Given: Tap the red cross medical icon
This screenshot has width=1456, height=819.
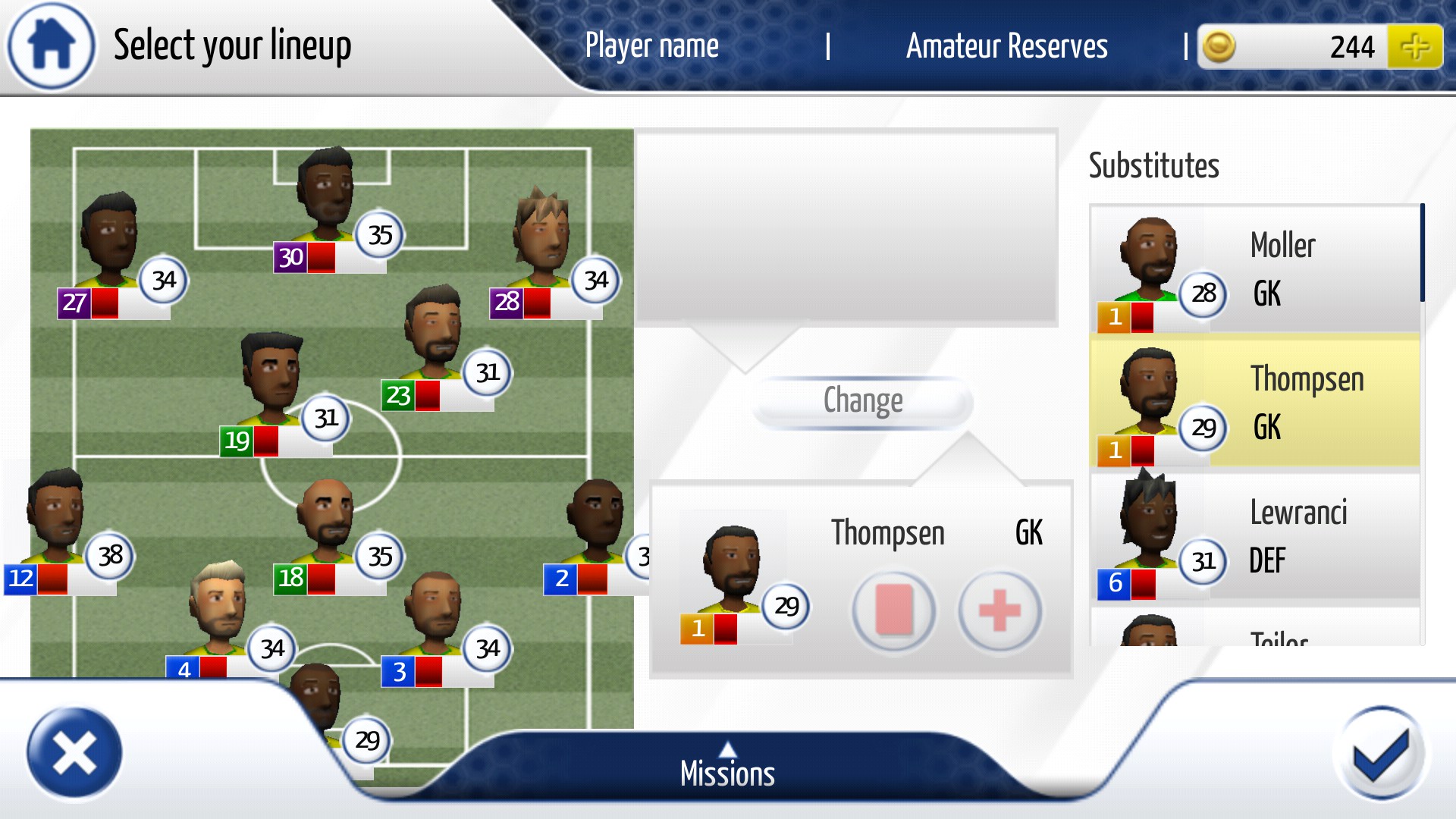Looking at the screenshot, I should click(x=999, y=611).
